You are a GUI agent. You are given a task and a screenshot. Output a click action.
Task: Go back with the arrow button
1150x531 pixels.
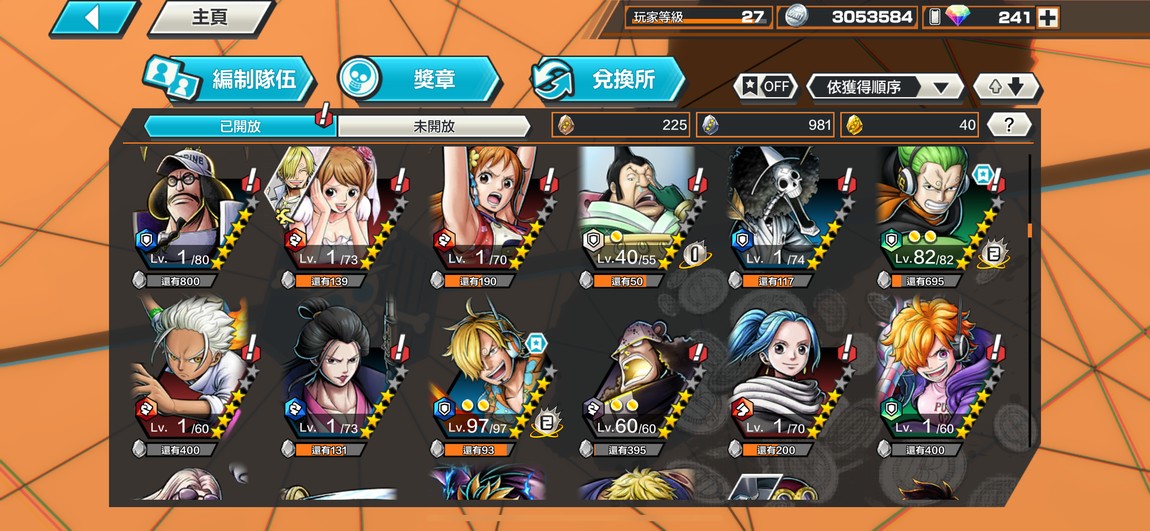pos(93,18)
